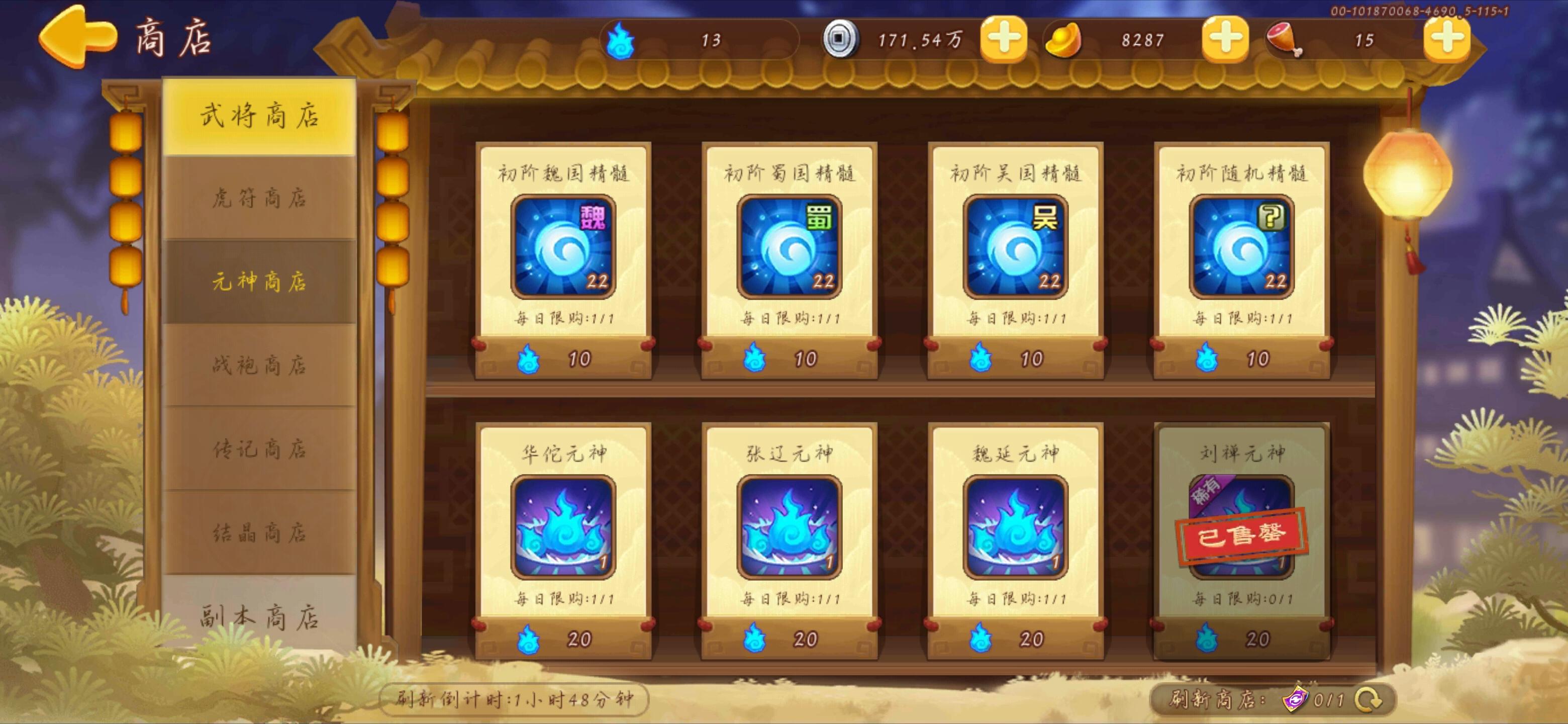Toggle to the 元神商店 category

[x=259, y=283]
